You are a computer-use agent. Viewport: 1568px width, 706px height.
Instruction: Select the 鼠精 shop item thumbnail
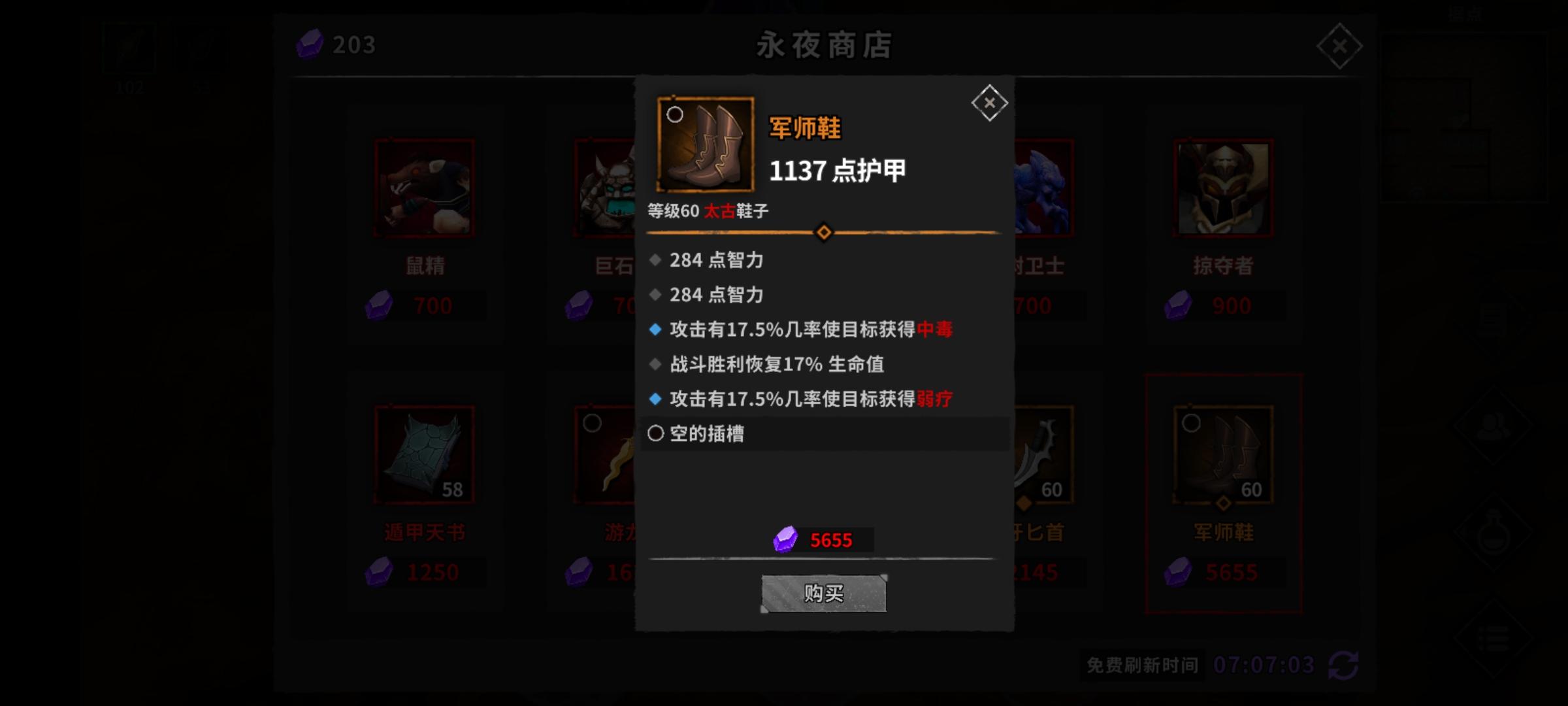(425, 188)
